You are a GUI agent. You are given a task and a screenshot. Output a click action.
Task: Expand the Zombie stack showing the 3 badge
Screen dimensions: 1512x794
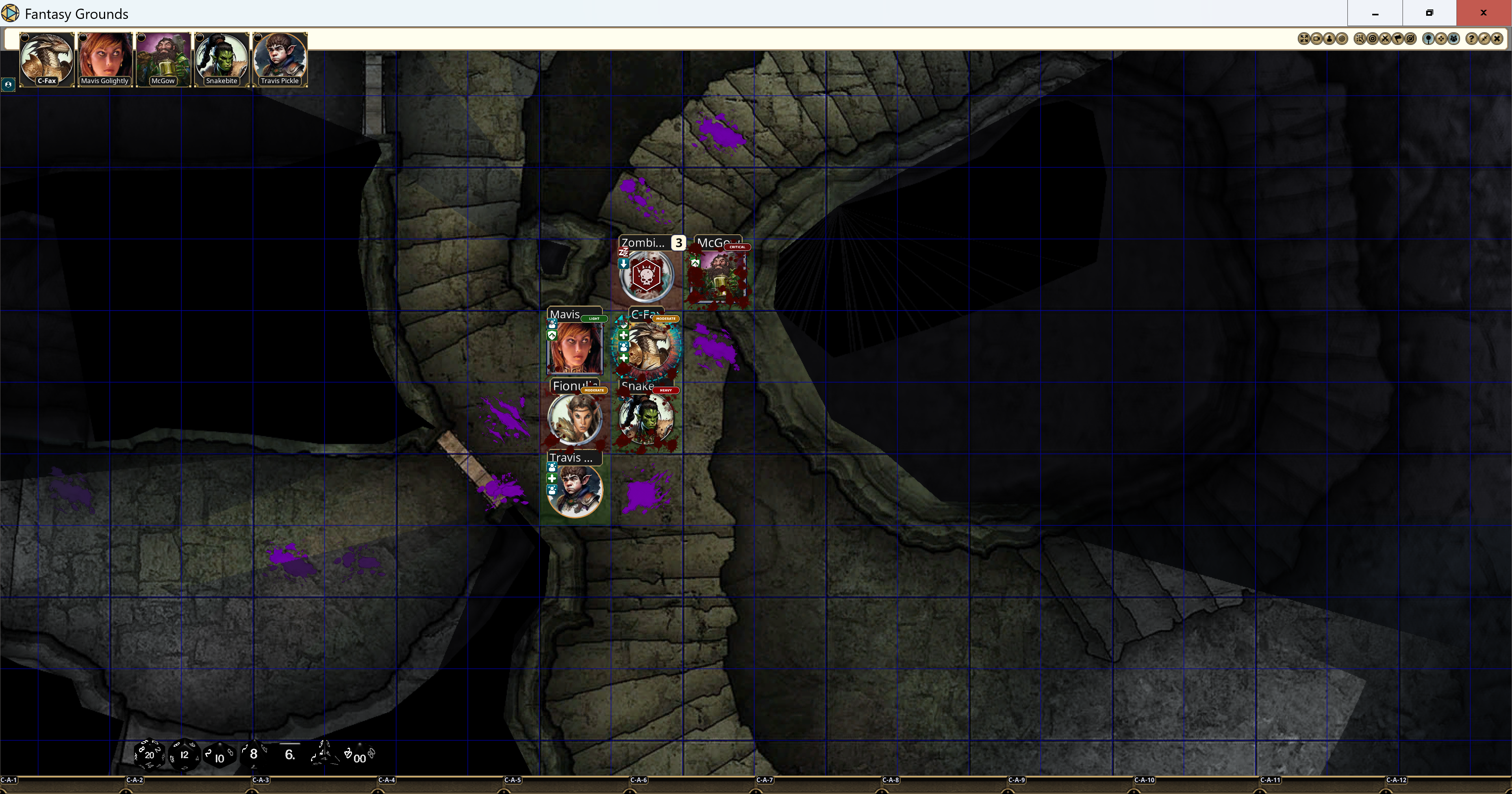click(678, 242)
